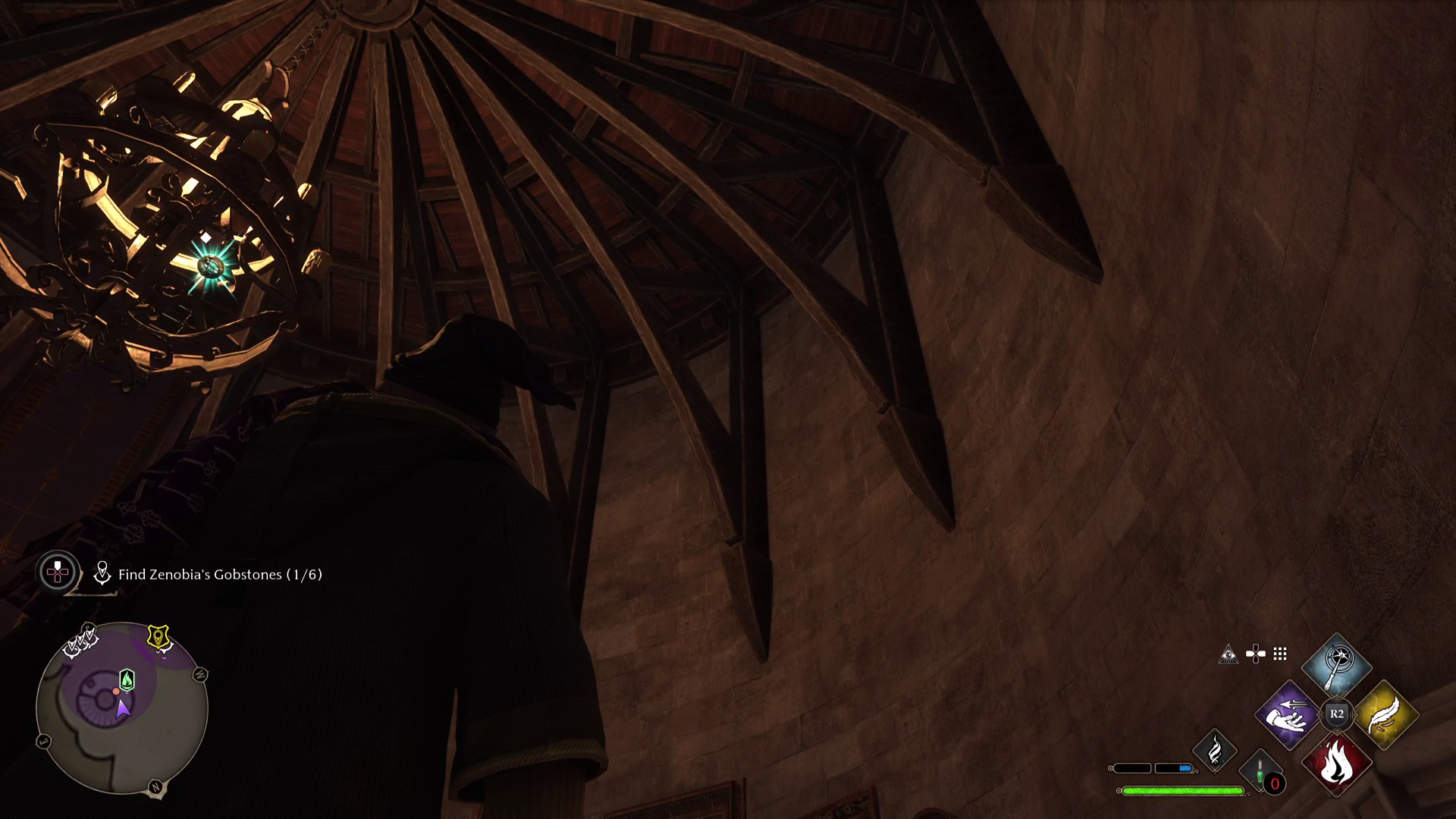Toggle the R2 spell set badge

[x=1337, y=714]
